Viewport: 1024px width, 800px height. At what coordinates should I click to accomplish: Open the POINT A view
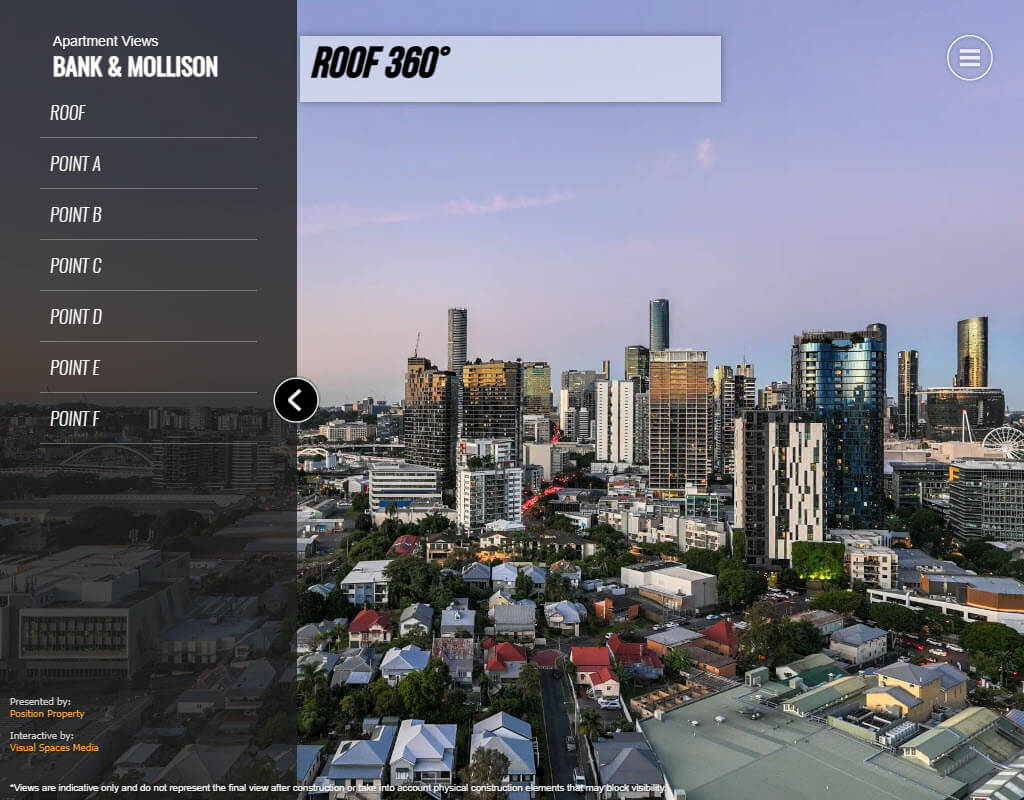[75, 164]
